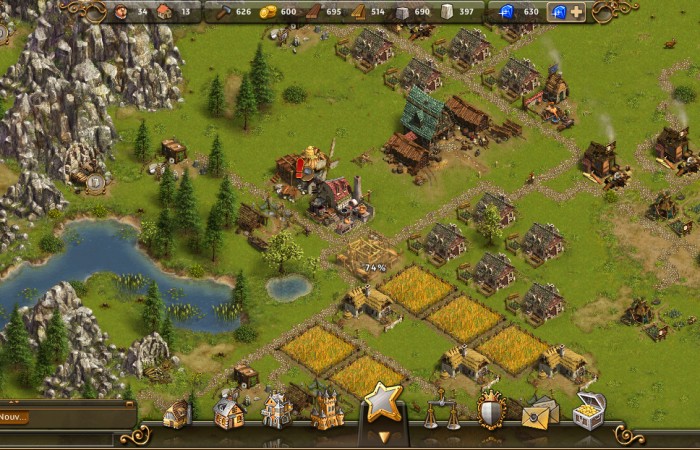This screenshot has height=450, width=700.
Task: Click the plus button to add gems
Action: click(576, 12)
